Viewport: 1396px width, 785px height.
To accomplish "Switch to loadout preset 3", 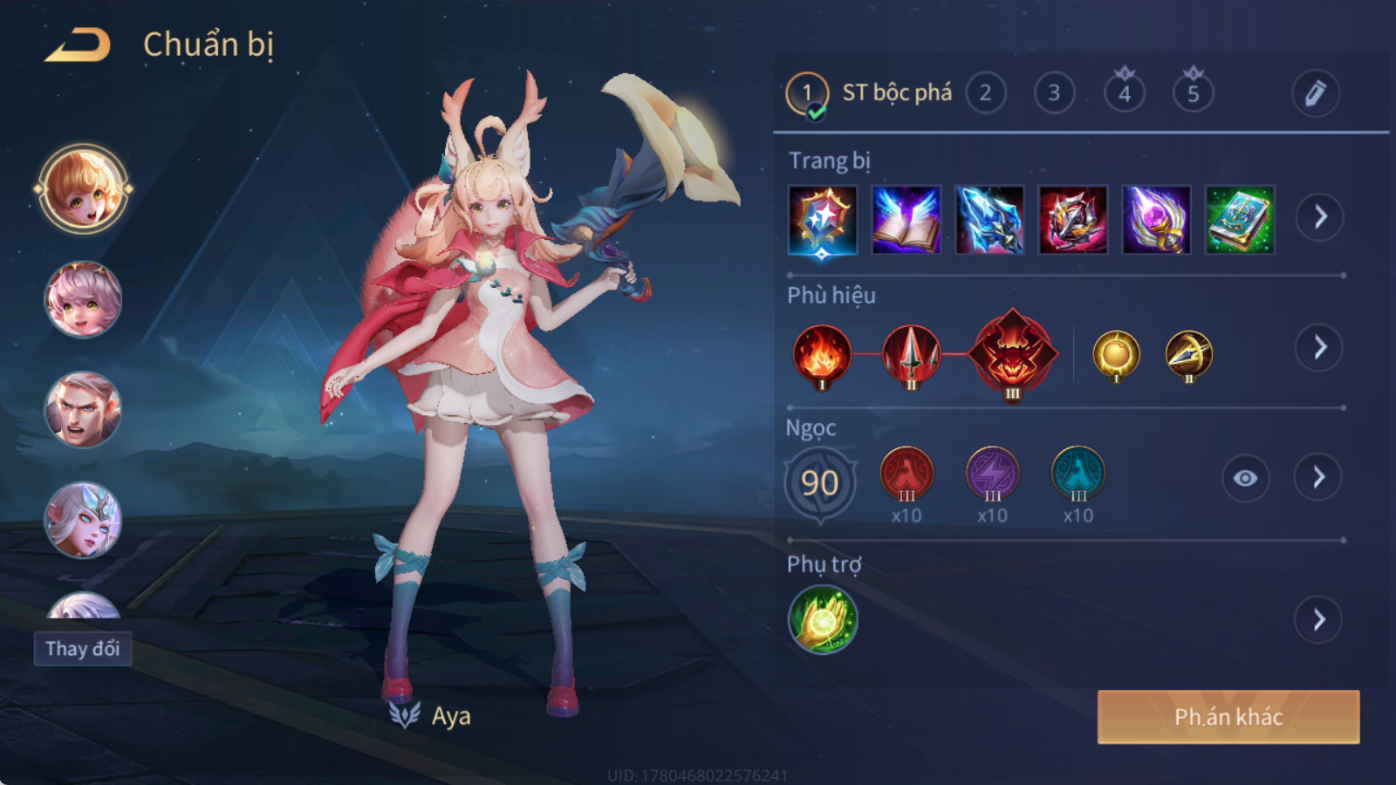I will [x=1054, y=93].
